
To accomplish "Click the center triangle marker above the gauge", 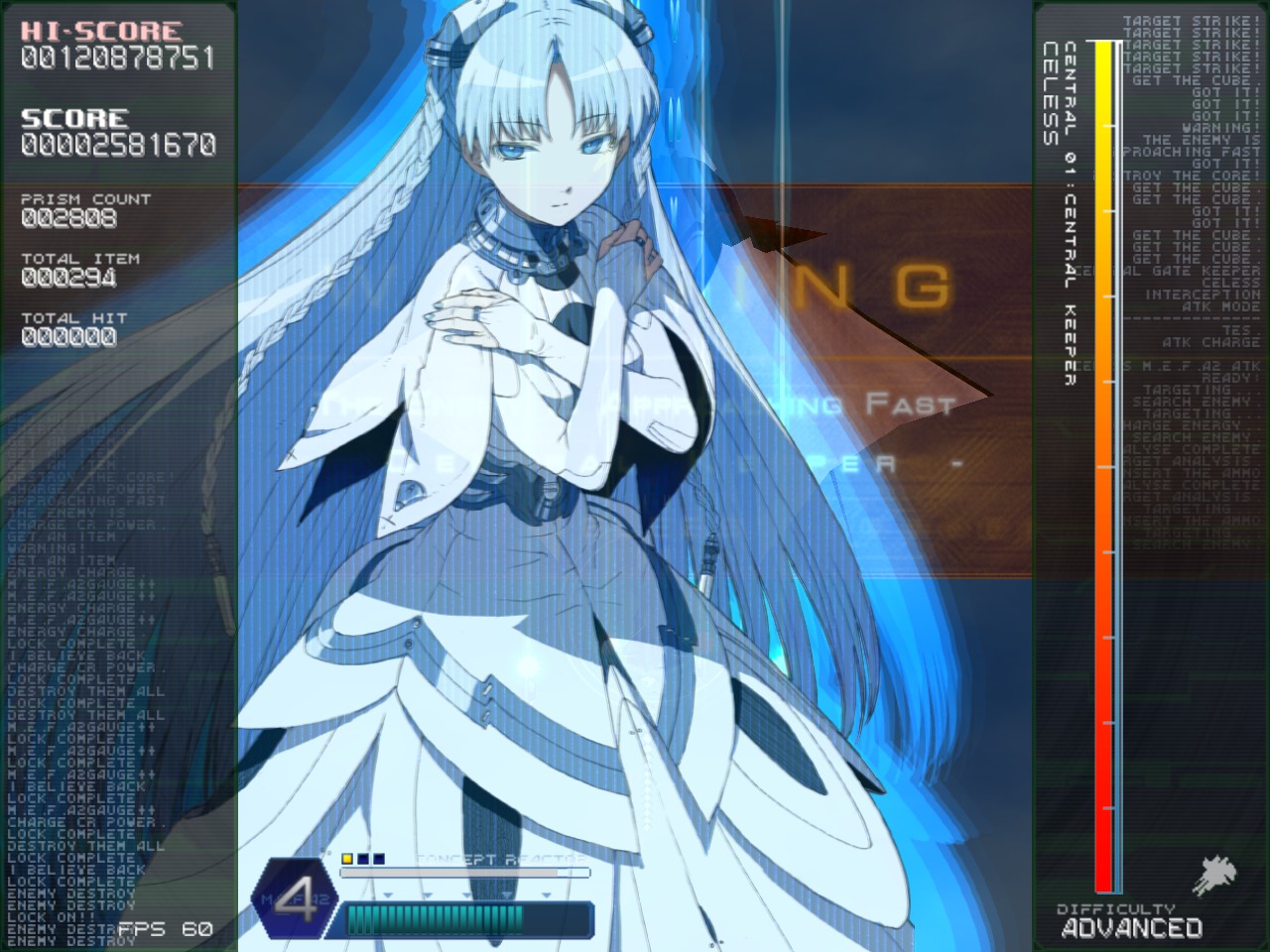I will coord(466,894).
